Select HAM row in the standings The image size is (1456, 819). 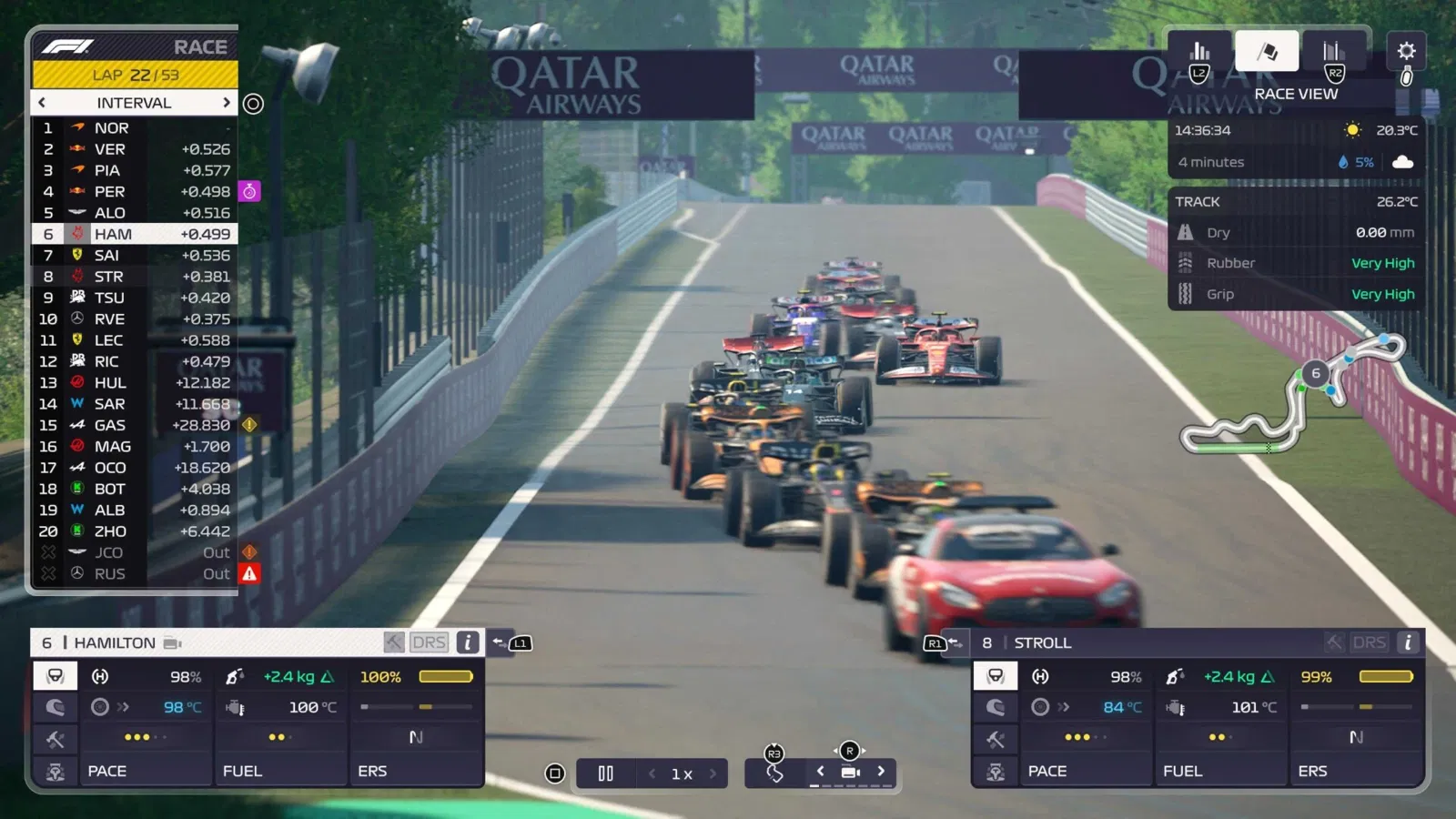click(x=135, y=234)
